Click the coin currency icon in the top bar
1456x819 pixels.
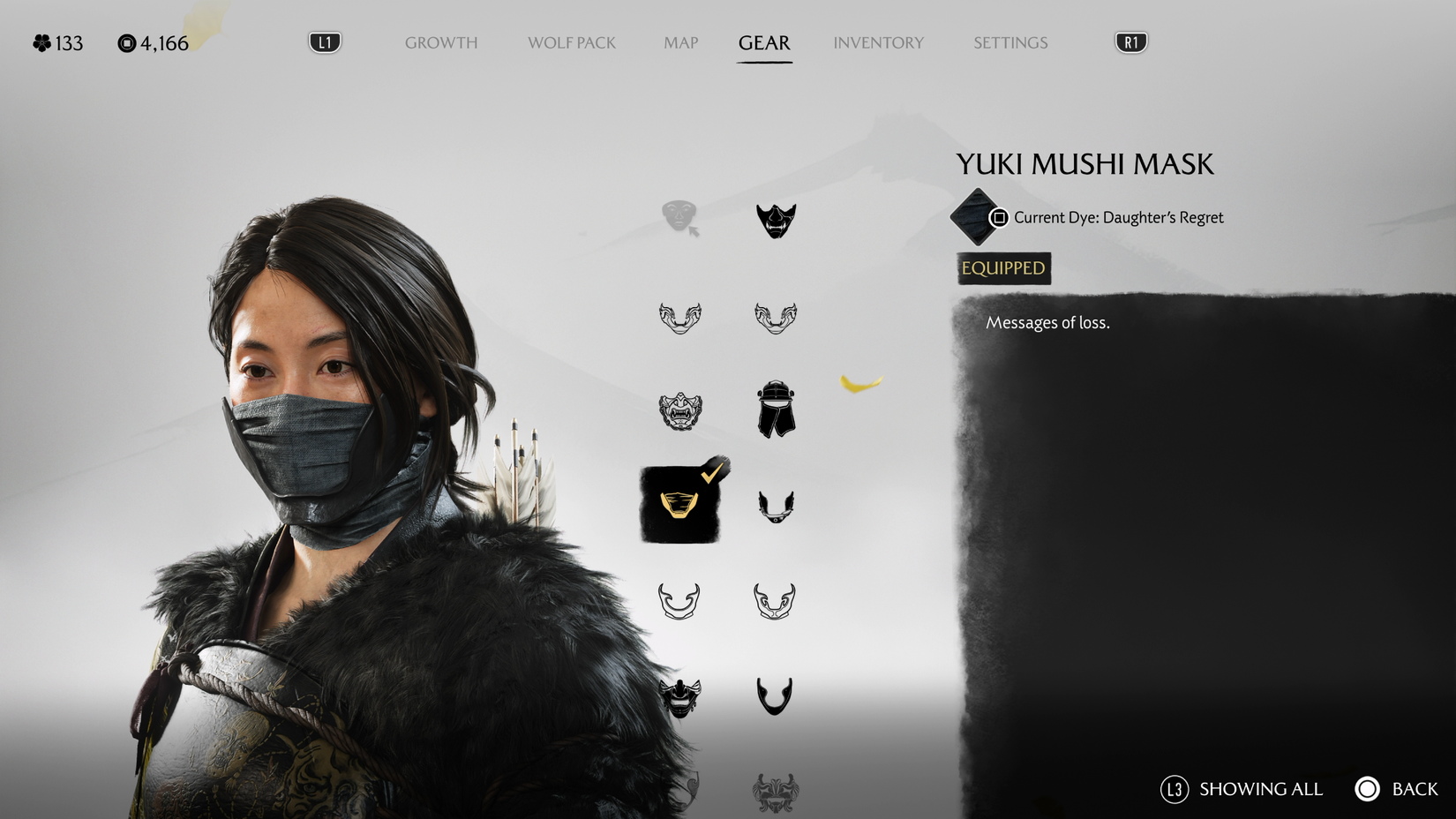[x=125, y=41]
